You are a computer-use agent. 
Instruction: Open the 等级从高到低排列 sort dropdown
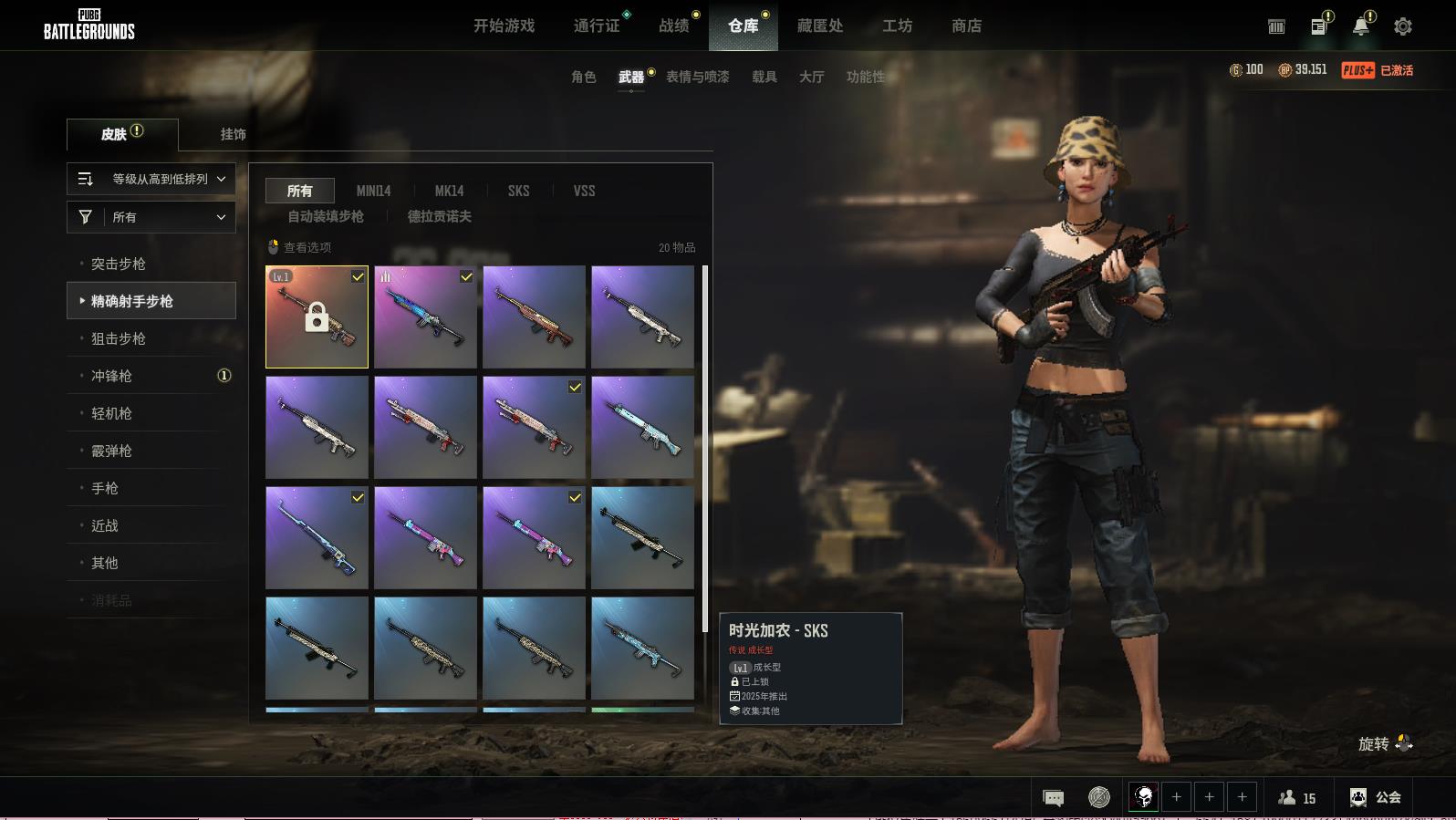coord(151,179)
